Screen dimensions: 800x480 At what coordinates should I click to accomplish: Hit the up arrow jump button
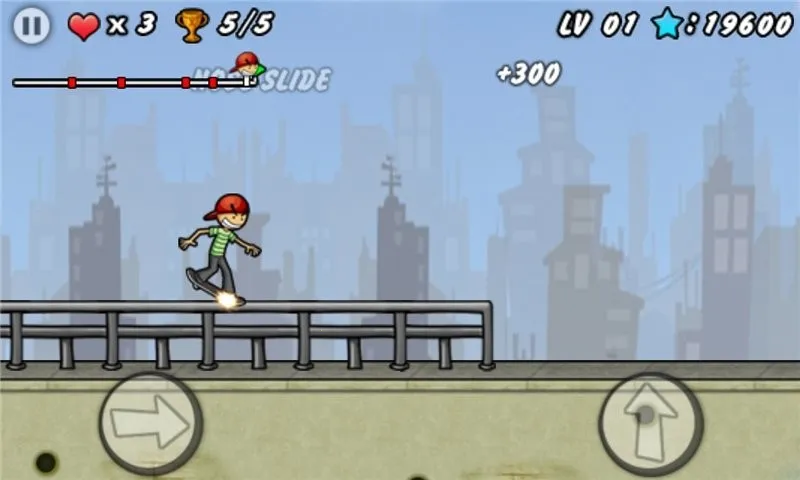(x=650, y=421)
